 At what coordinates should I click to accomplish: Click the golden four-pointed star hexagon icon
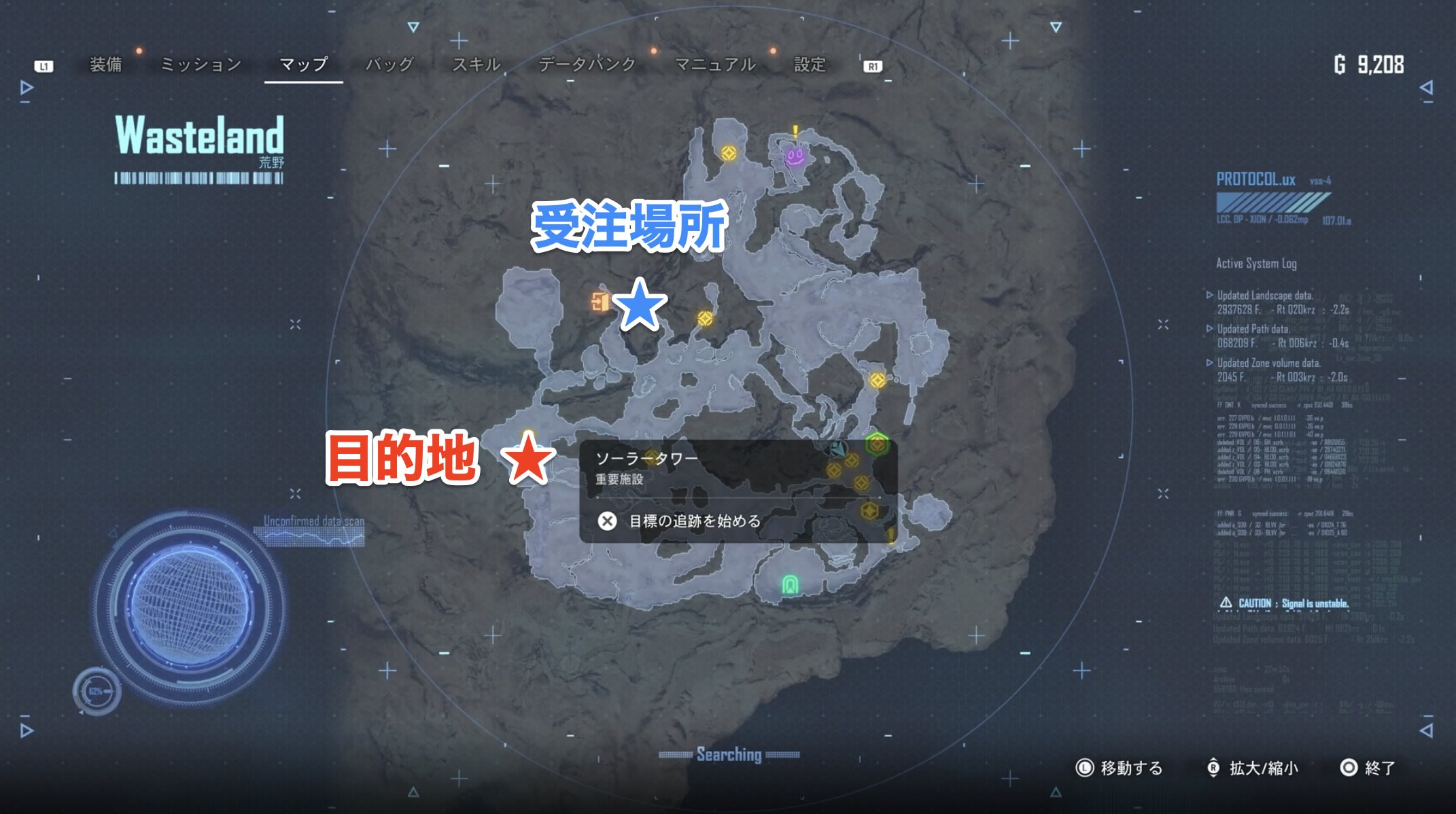(871, 512)
